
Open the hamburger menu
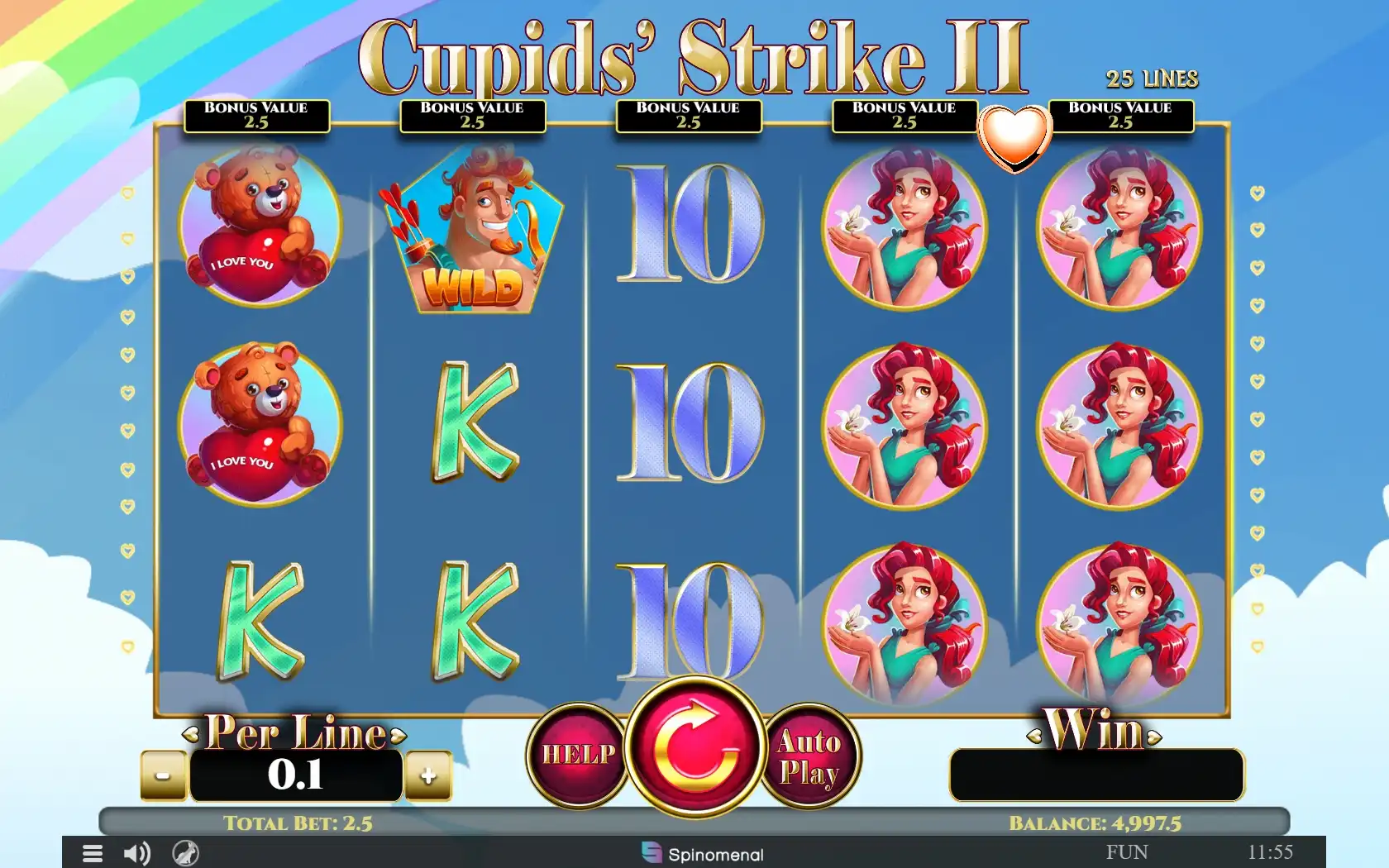(x=93, y=853)
